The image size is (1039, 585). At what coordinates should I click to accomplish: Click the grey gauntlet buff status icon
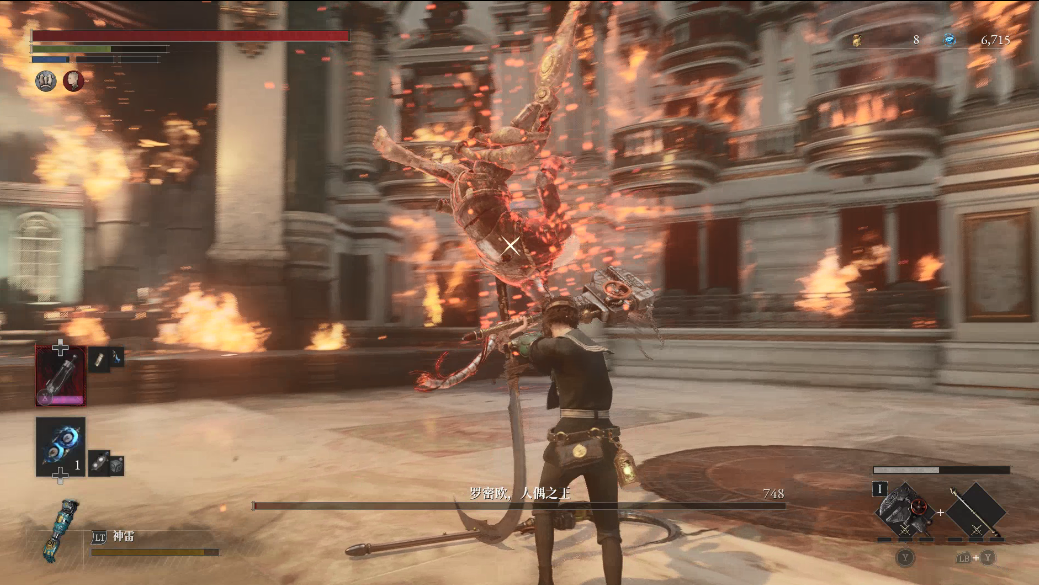(x=46, y=81)
